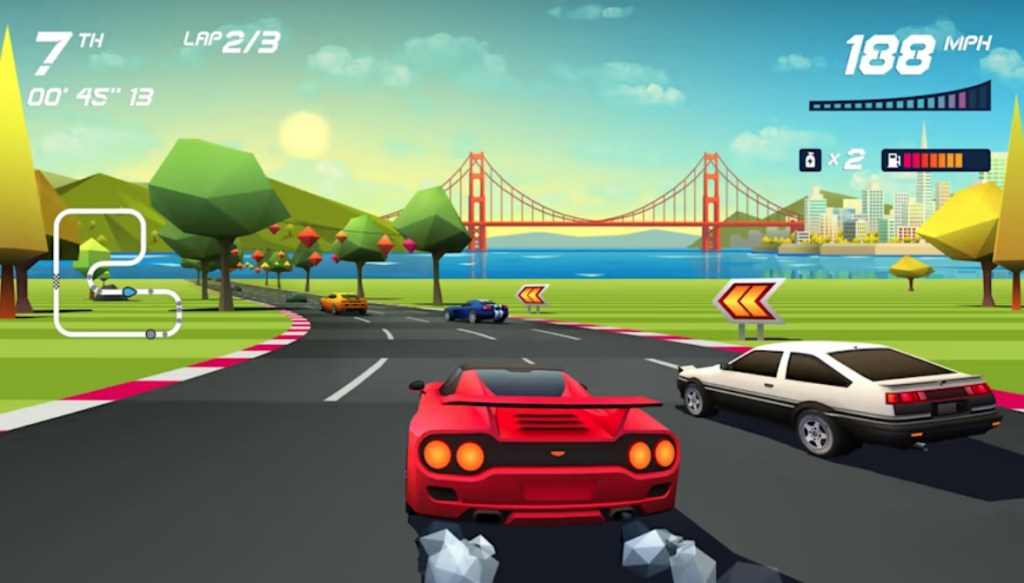Select the nitro canister icon
Screen dimensions: 1024x583
pyautogui.click(x=808, y=160)
